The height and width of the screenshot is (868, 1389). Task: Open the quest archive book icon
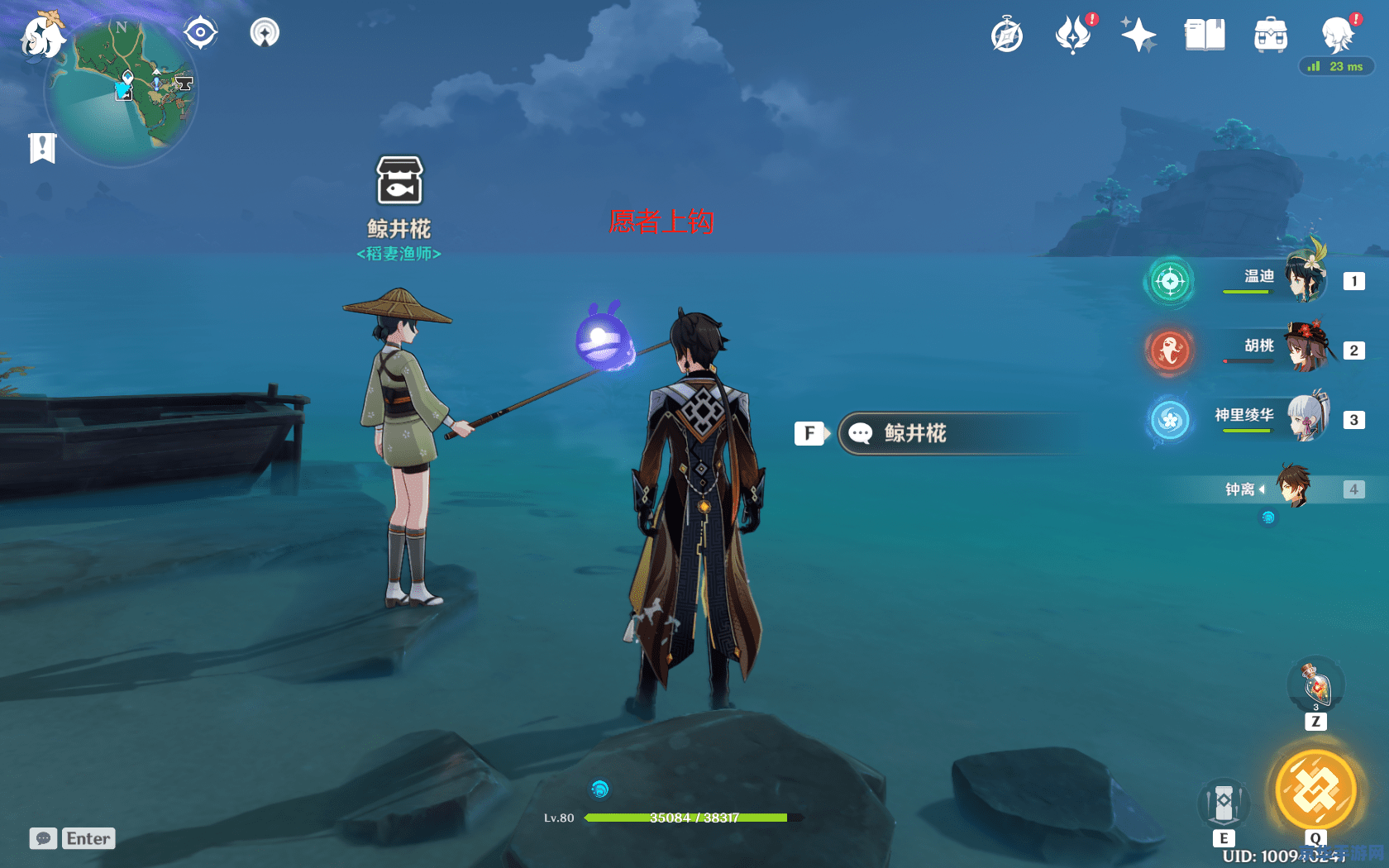point(1205,35)
